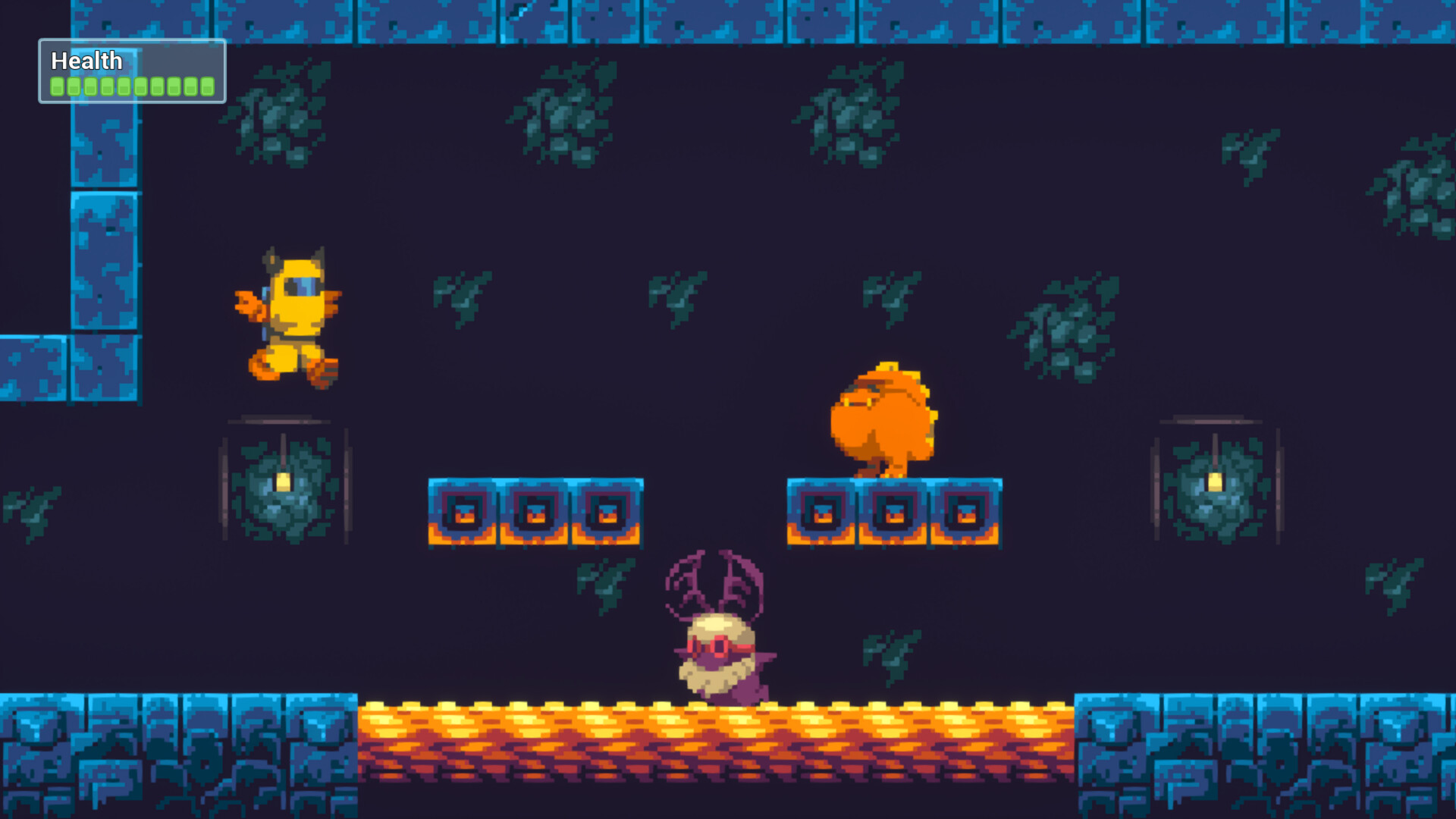Select the Health label text

point(86,61)
